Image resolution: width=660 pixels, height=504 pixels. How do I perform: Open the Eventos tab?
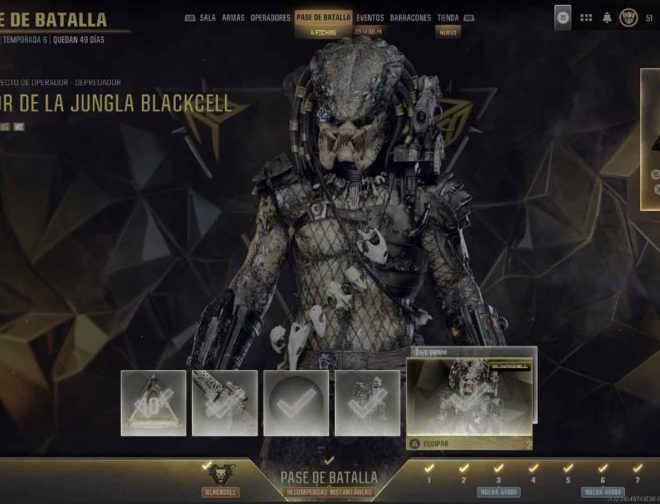coord(370,18)
